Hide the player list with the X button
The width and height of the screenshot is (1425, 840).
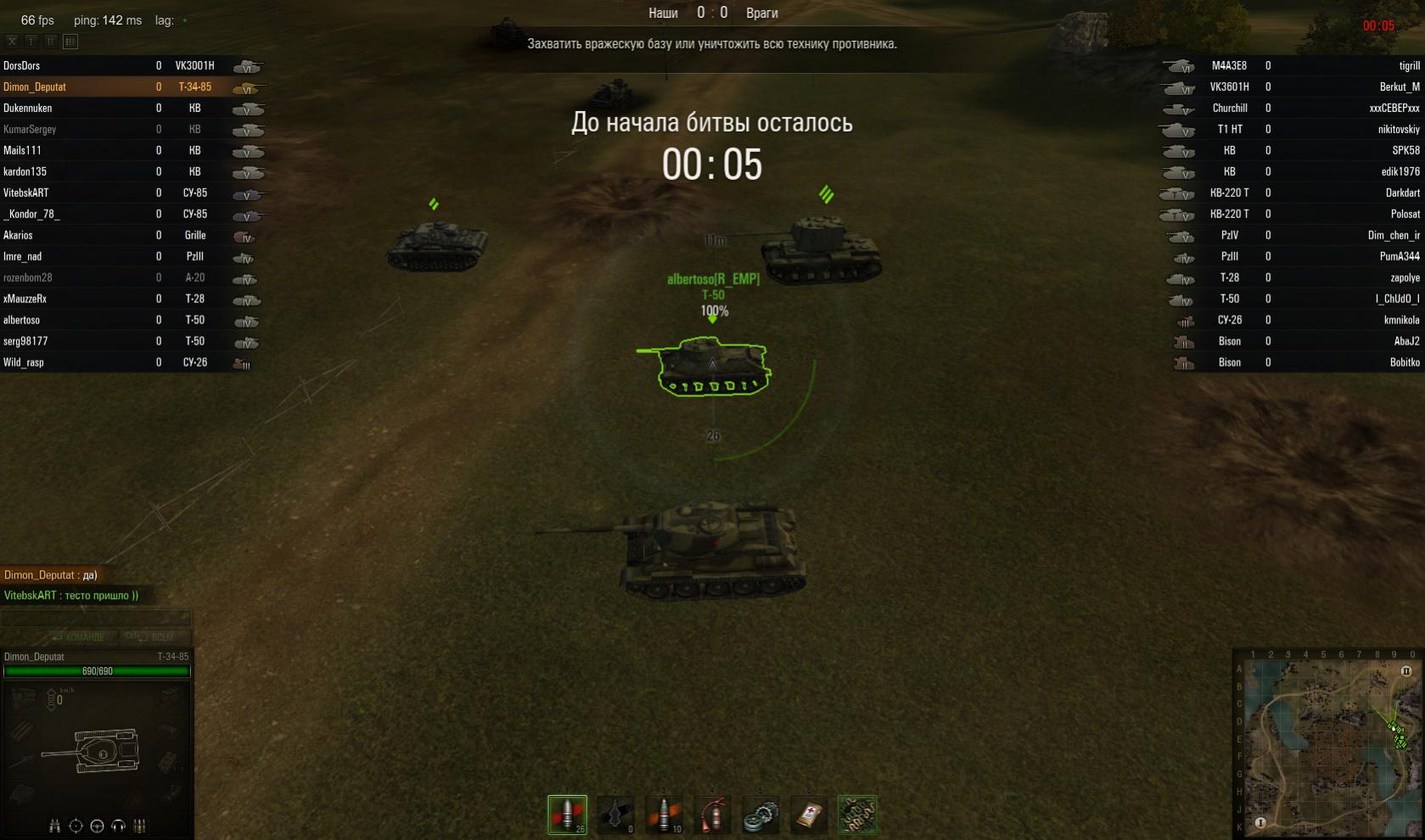(12, 41)
